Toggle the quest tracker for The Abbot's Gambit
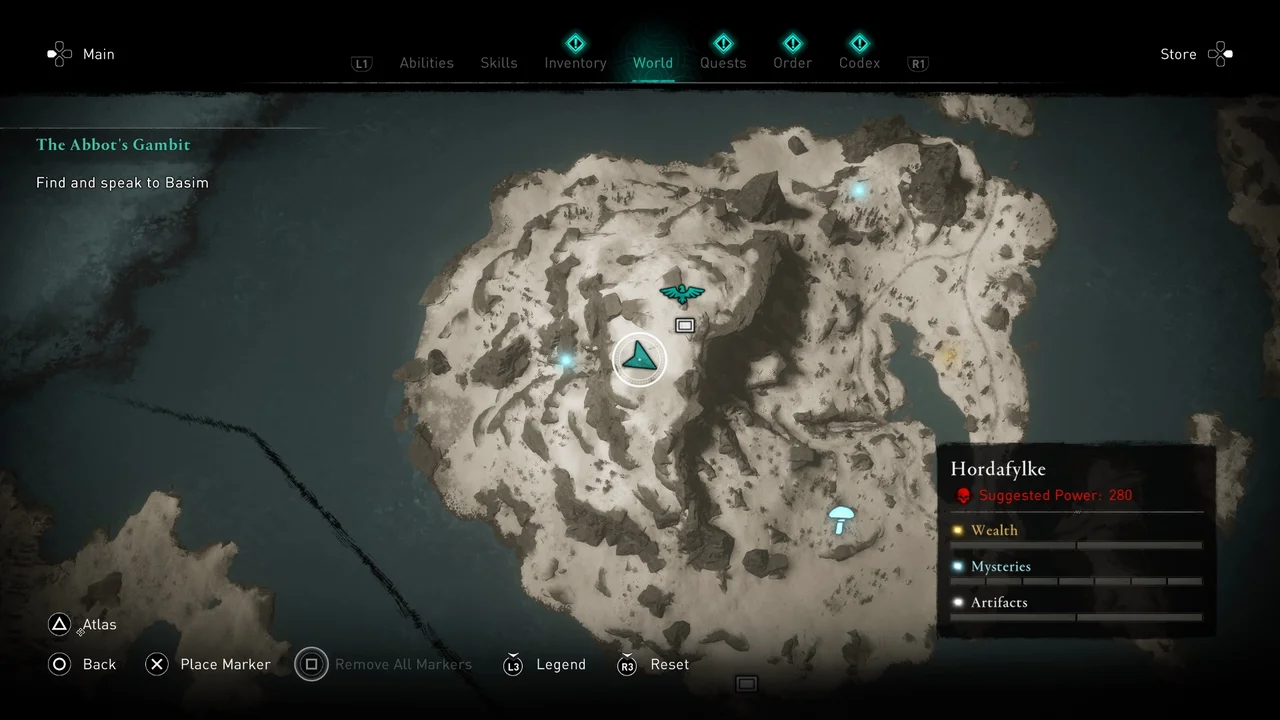 (113, 144)
